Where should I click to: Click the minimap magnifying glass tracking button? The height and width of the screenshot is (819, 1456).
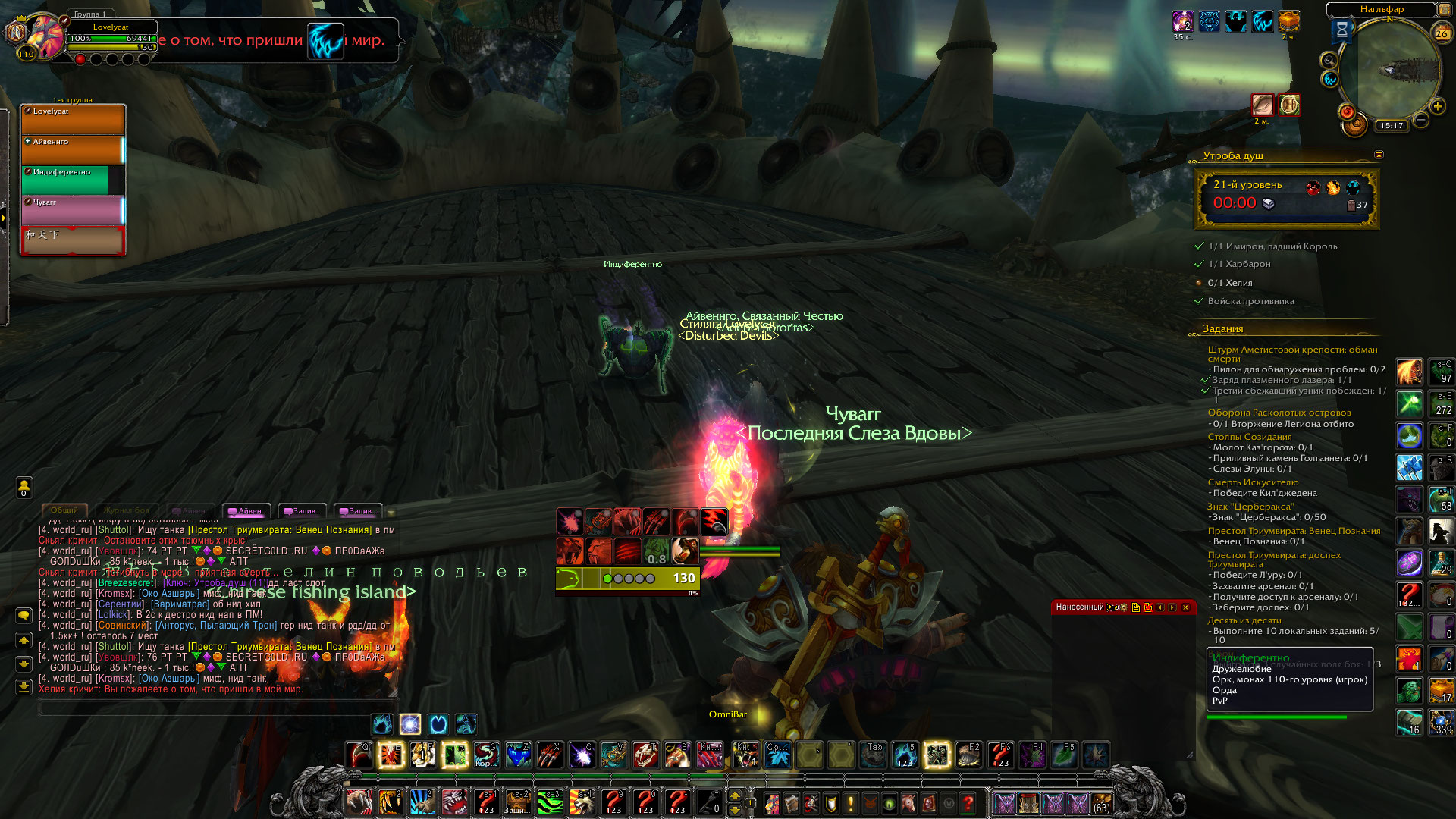point(1329,60)
